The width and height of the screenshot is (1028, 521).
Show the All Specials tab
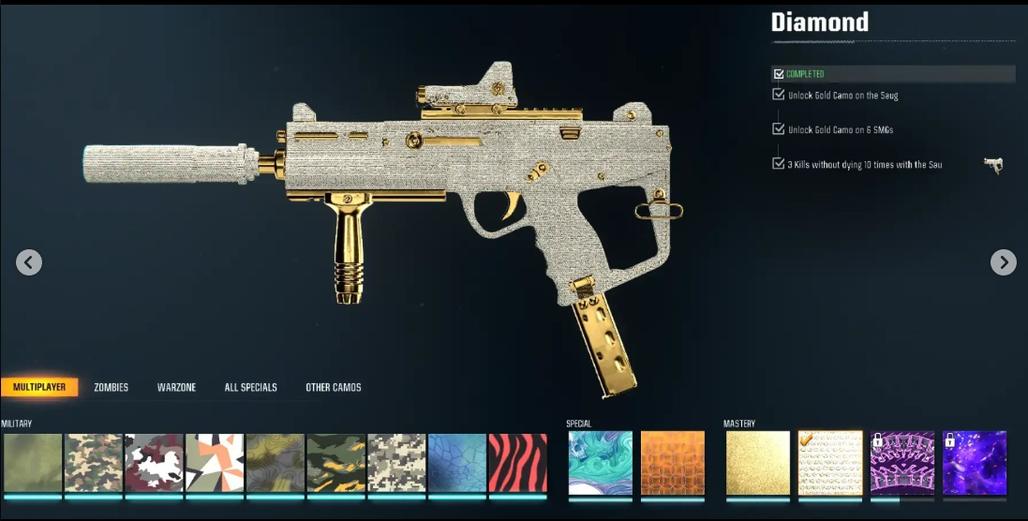coord(250,387)
